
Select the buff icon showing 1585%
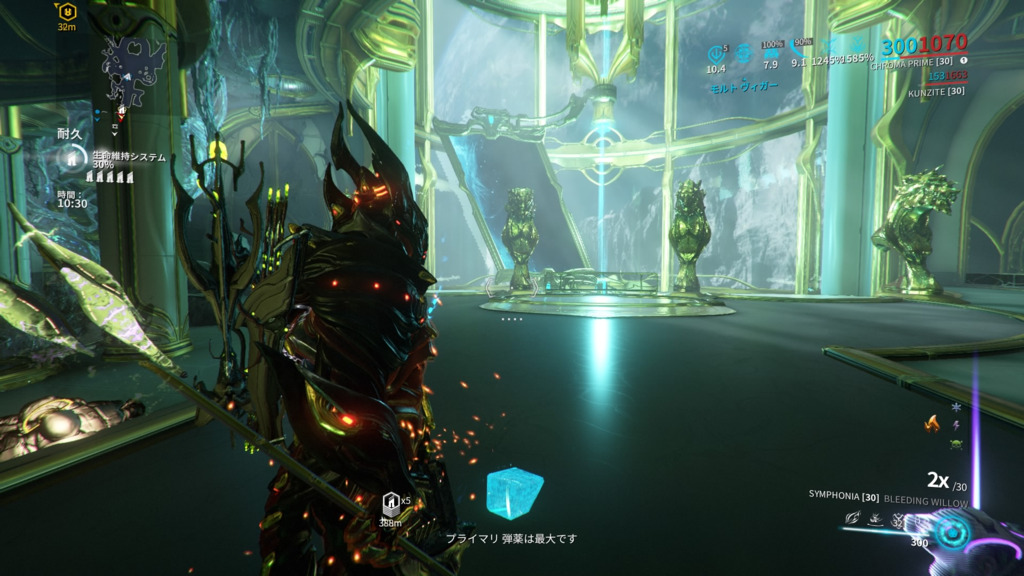[x=858, y=48]
